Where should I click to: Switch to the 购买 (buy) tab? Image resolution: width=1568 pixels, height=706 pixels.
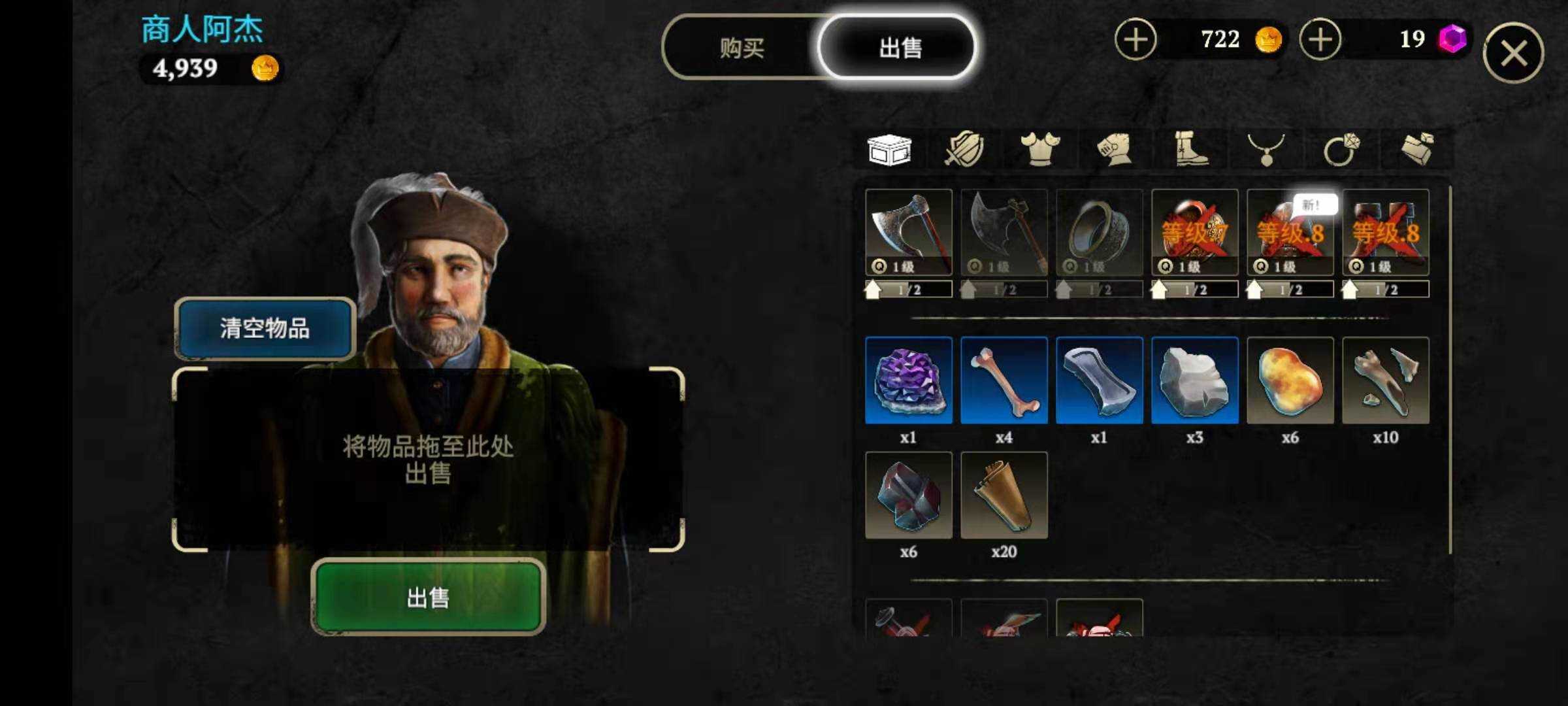click(x=742, y=48)
